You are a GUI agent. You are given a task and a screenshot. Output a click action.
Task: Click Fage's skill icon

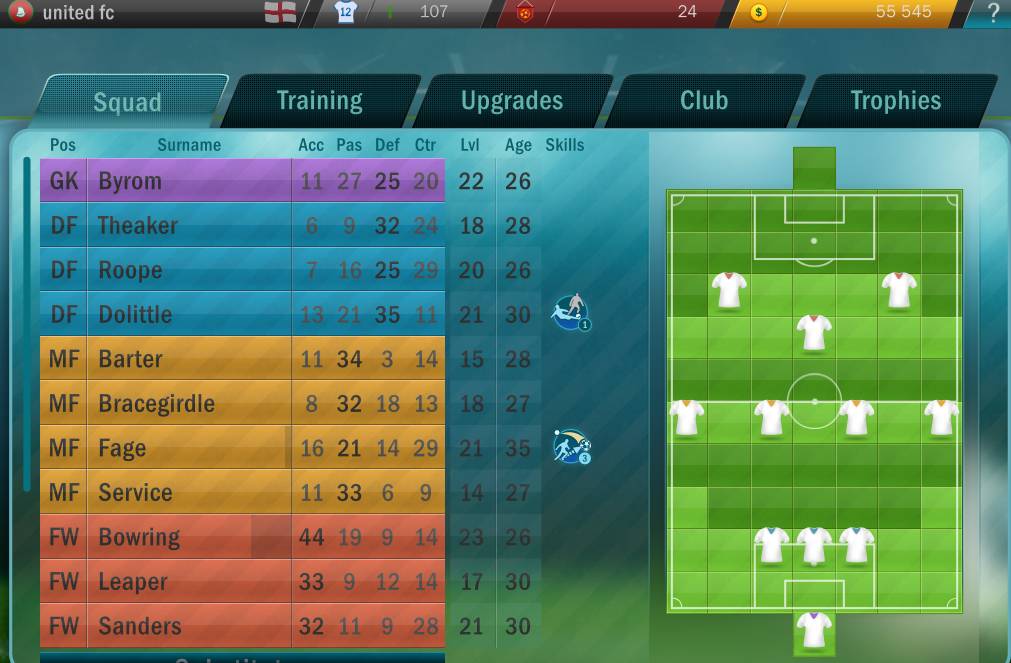coord(572,447)
